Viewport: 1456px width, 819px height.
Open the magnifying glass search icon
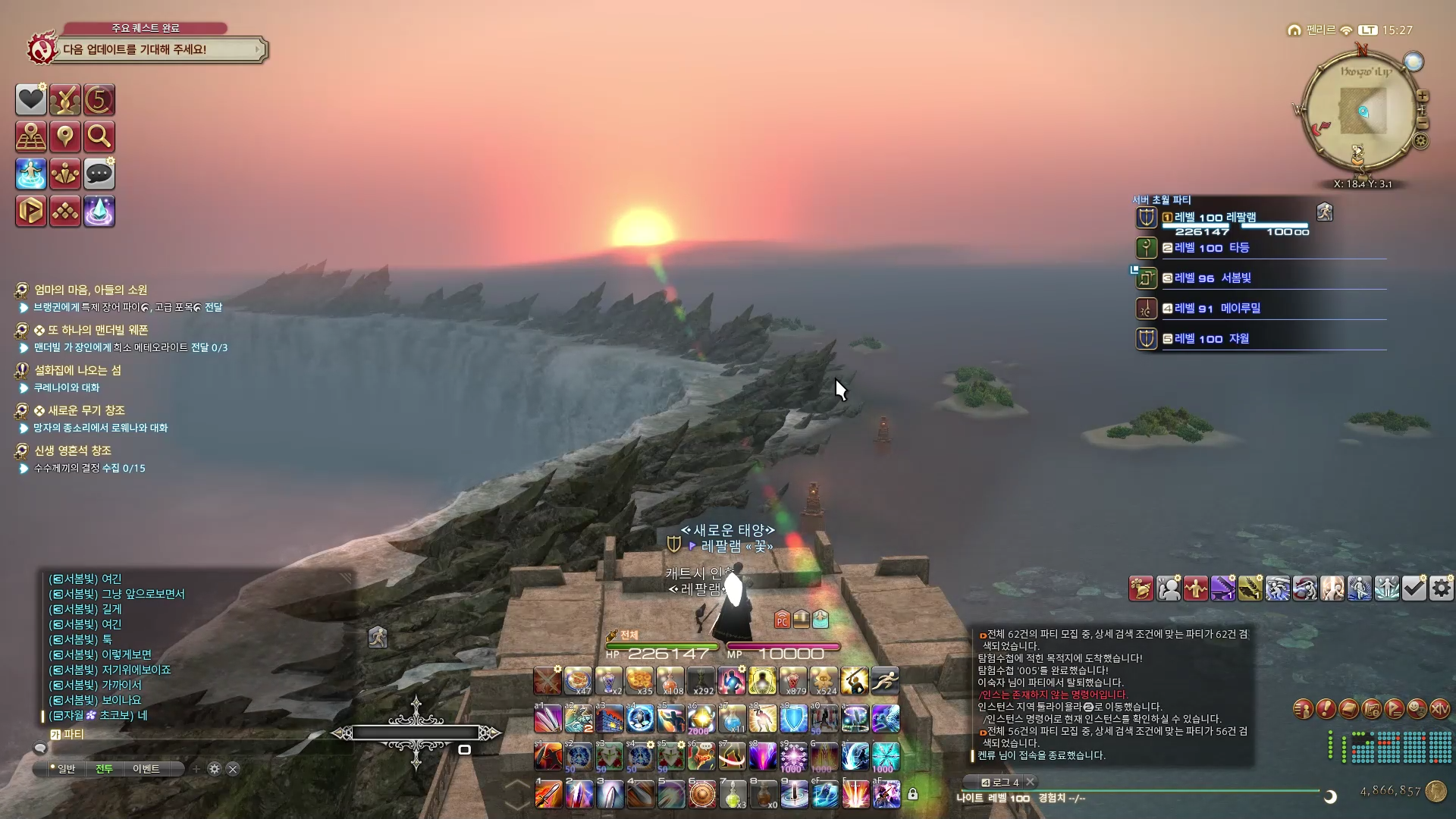click(x=99, y=137)
